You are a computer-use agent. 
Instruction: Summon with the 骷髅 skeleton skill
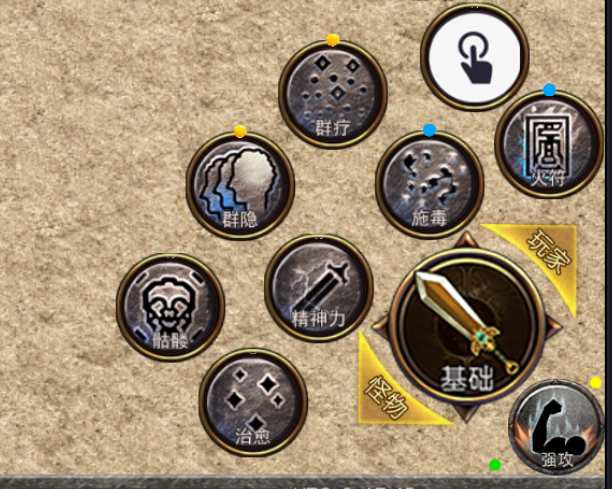[170, 305]
